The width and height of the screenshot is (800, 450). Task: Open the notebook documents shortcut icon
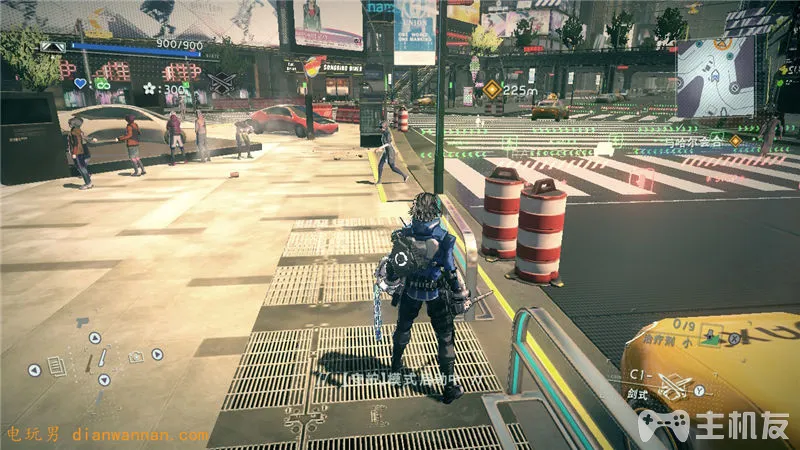(x=57, y=368)
